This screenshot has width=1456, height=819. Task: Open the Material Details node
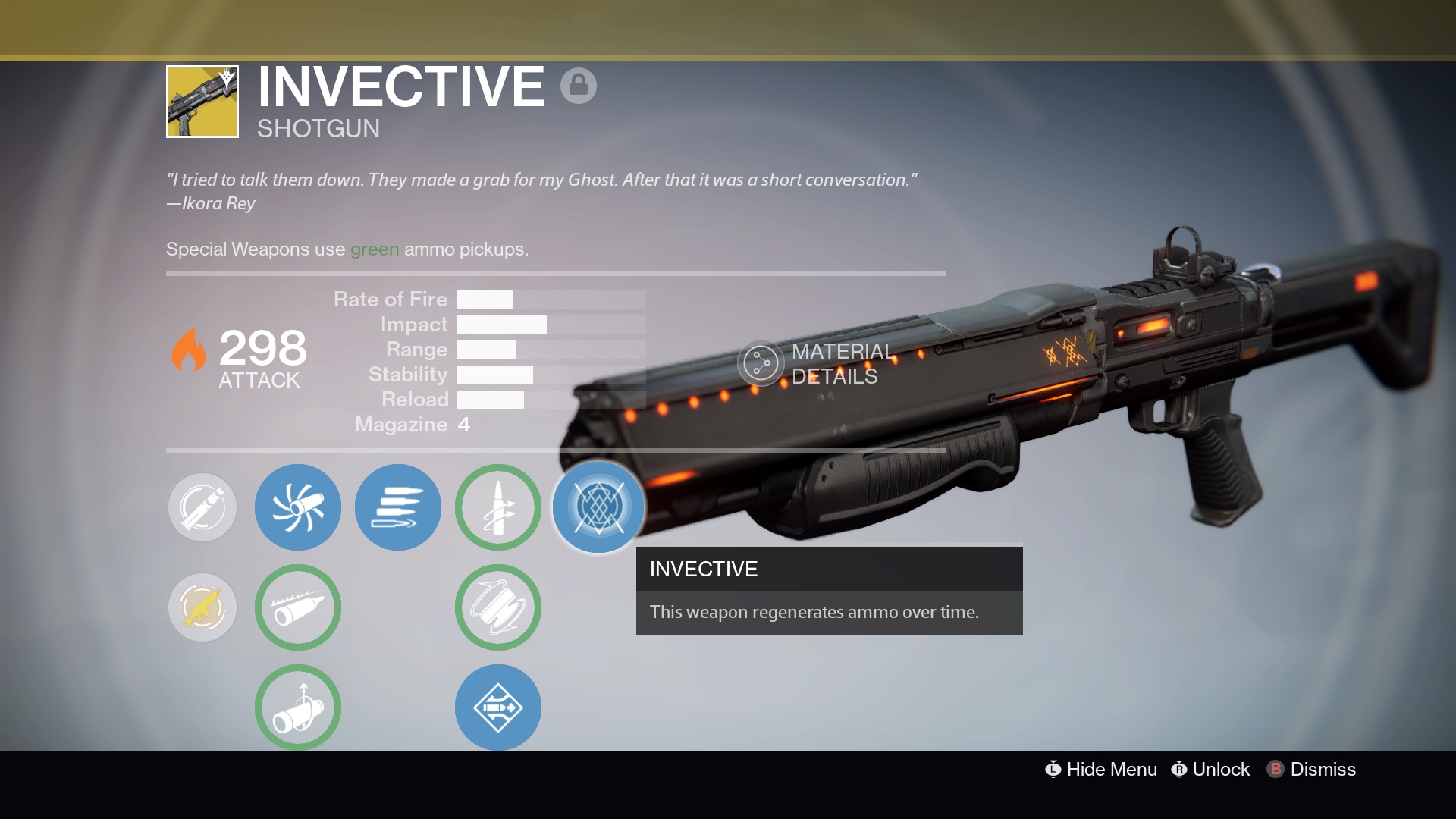pyautogui.click(x=760, y=363)
